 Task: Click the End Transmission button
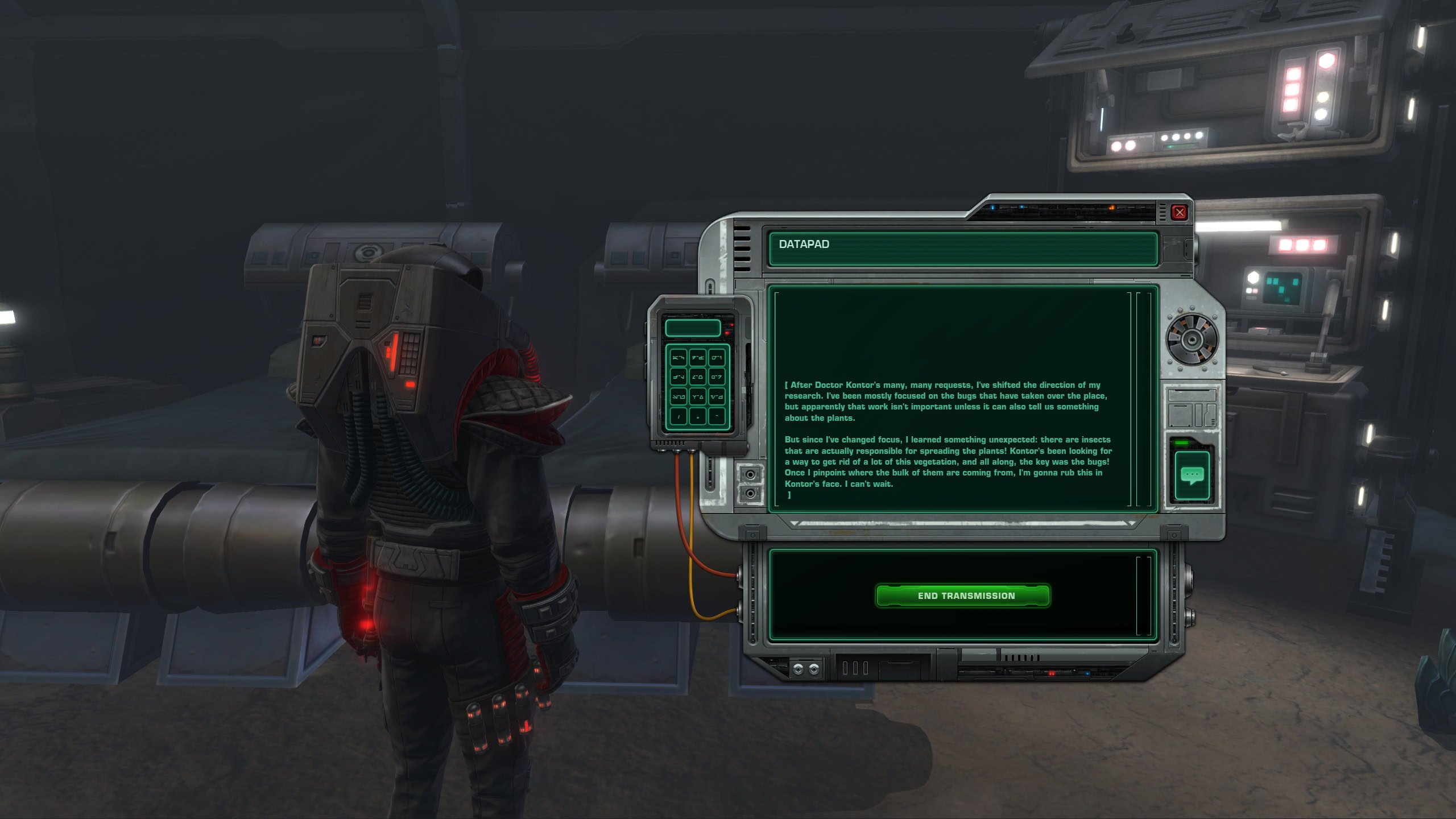962,595
